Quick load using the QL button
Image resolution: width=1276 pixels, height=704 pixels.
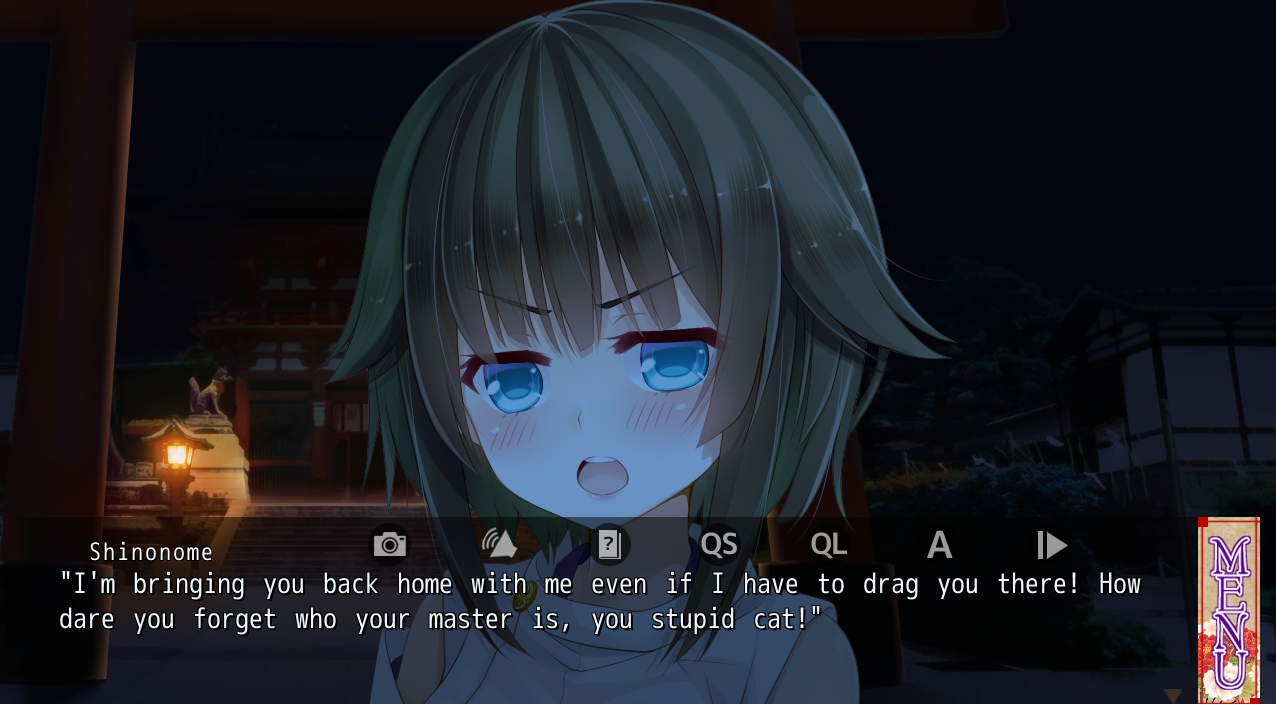[x=828, y=545]
